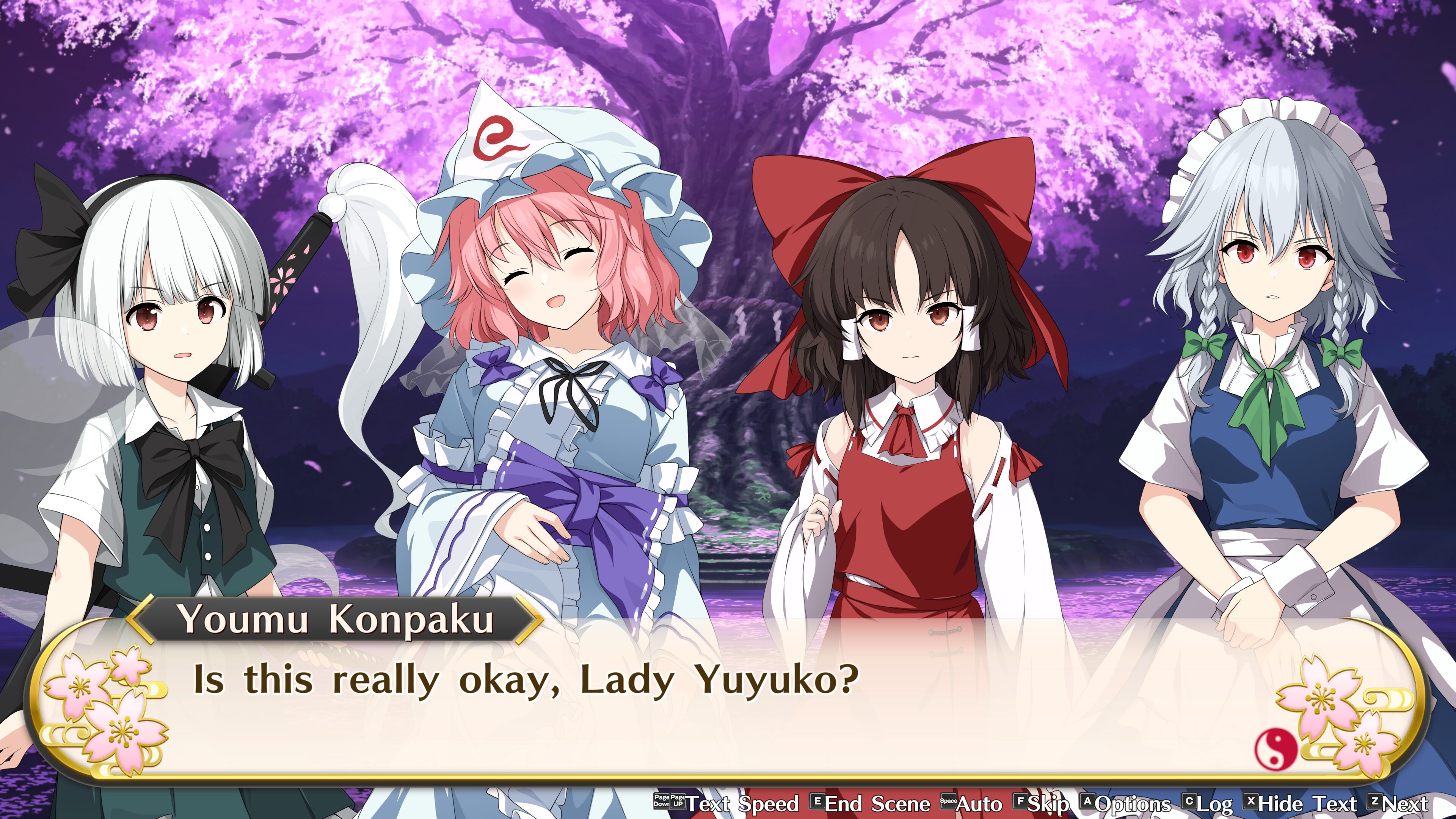Click the PageUp key icon for Text Speed
This screenshot has height=819, width=1456.
tap(679, 802)
